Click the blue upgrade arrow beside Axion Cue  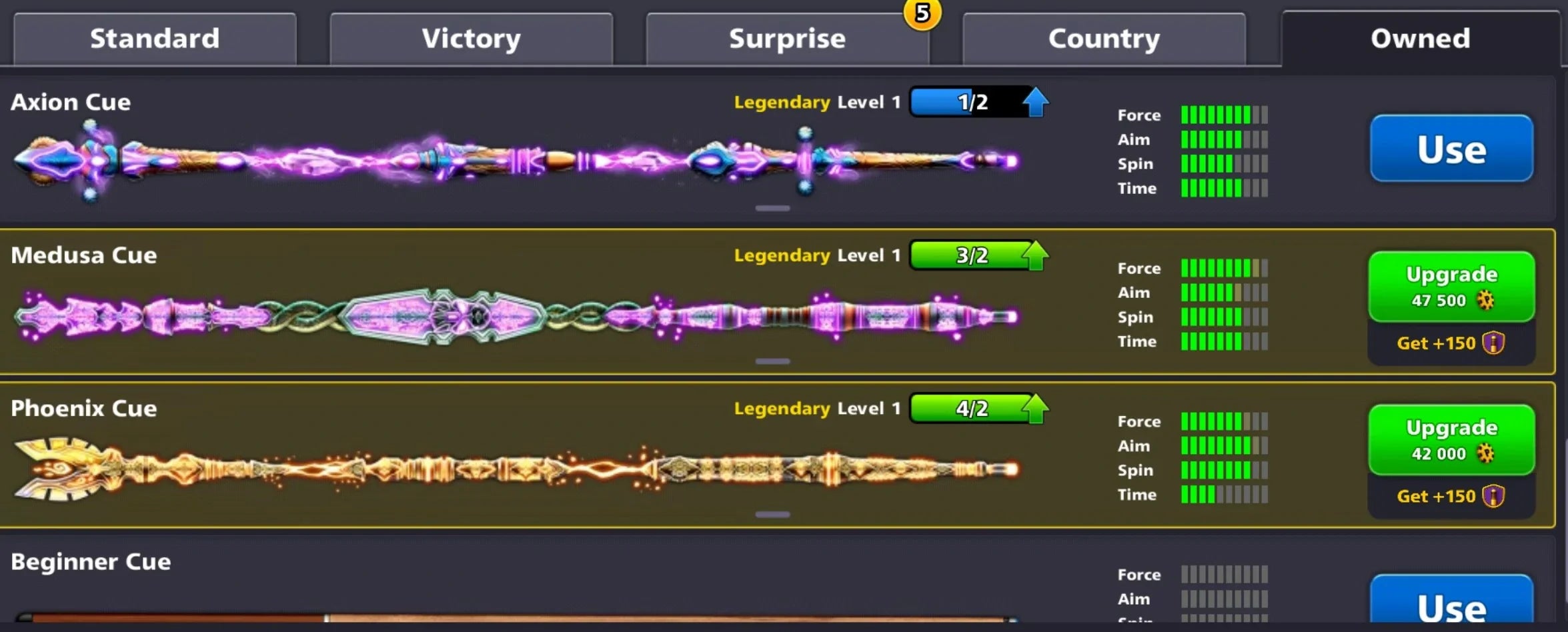click(1035, 102)
